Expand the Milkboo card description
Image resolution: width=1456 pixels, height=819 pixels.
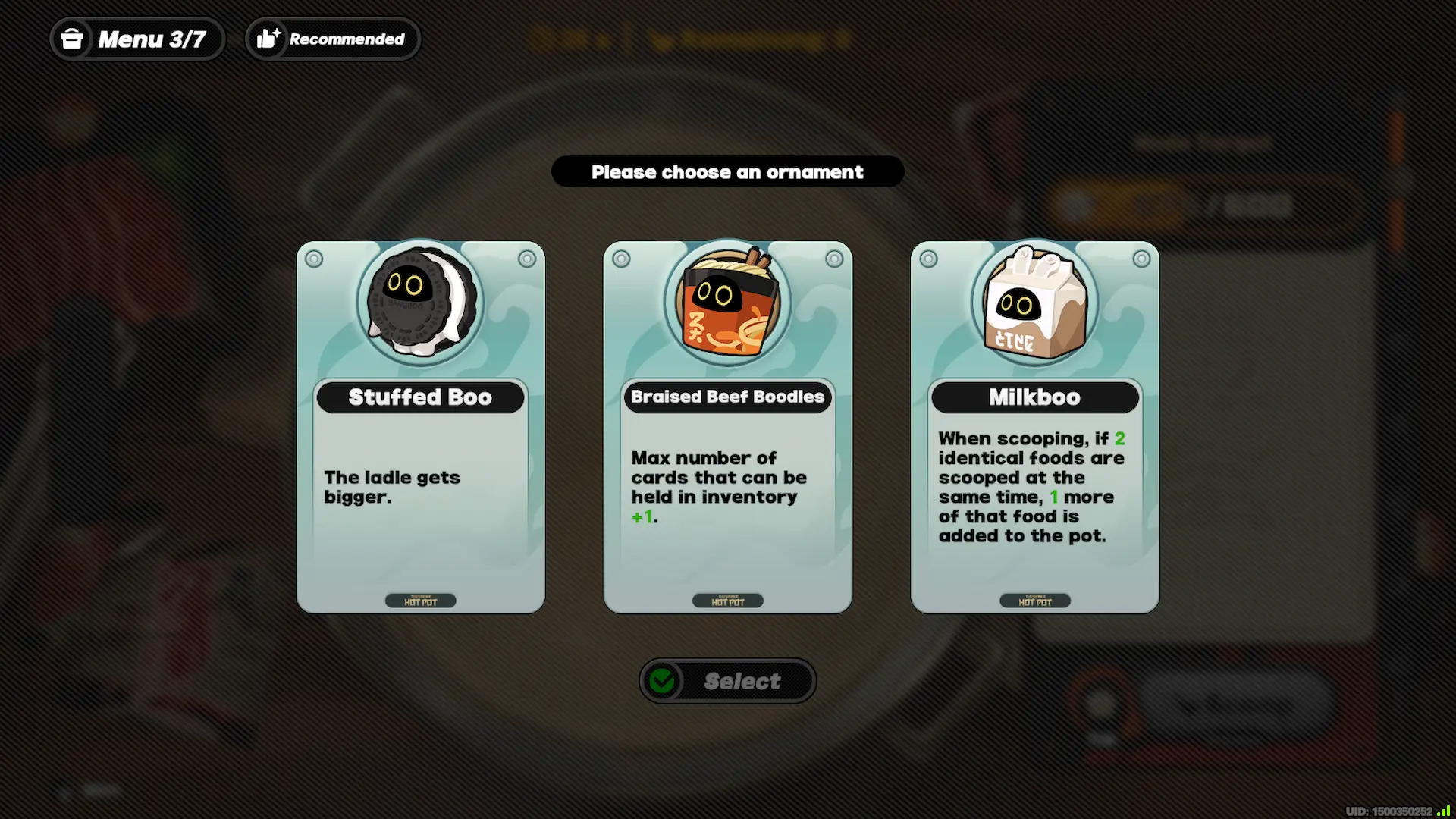tap(1034, 487)
